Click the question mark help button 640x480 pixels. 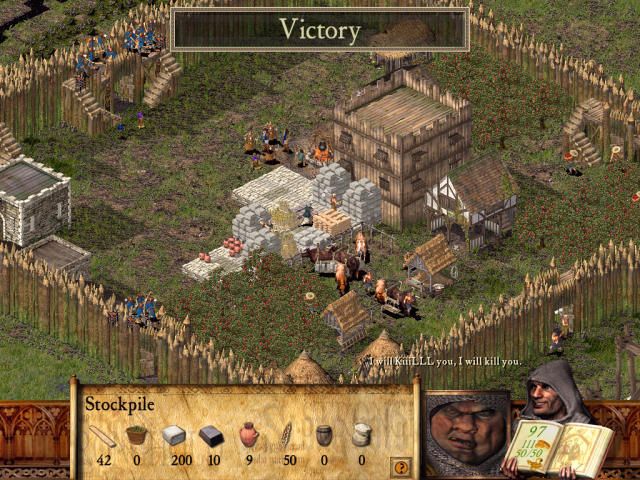(x=401, y=467)
